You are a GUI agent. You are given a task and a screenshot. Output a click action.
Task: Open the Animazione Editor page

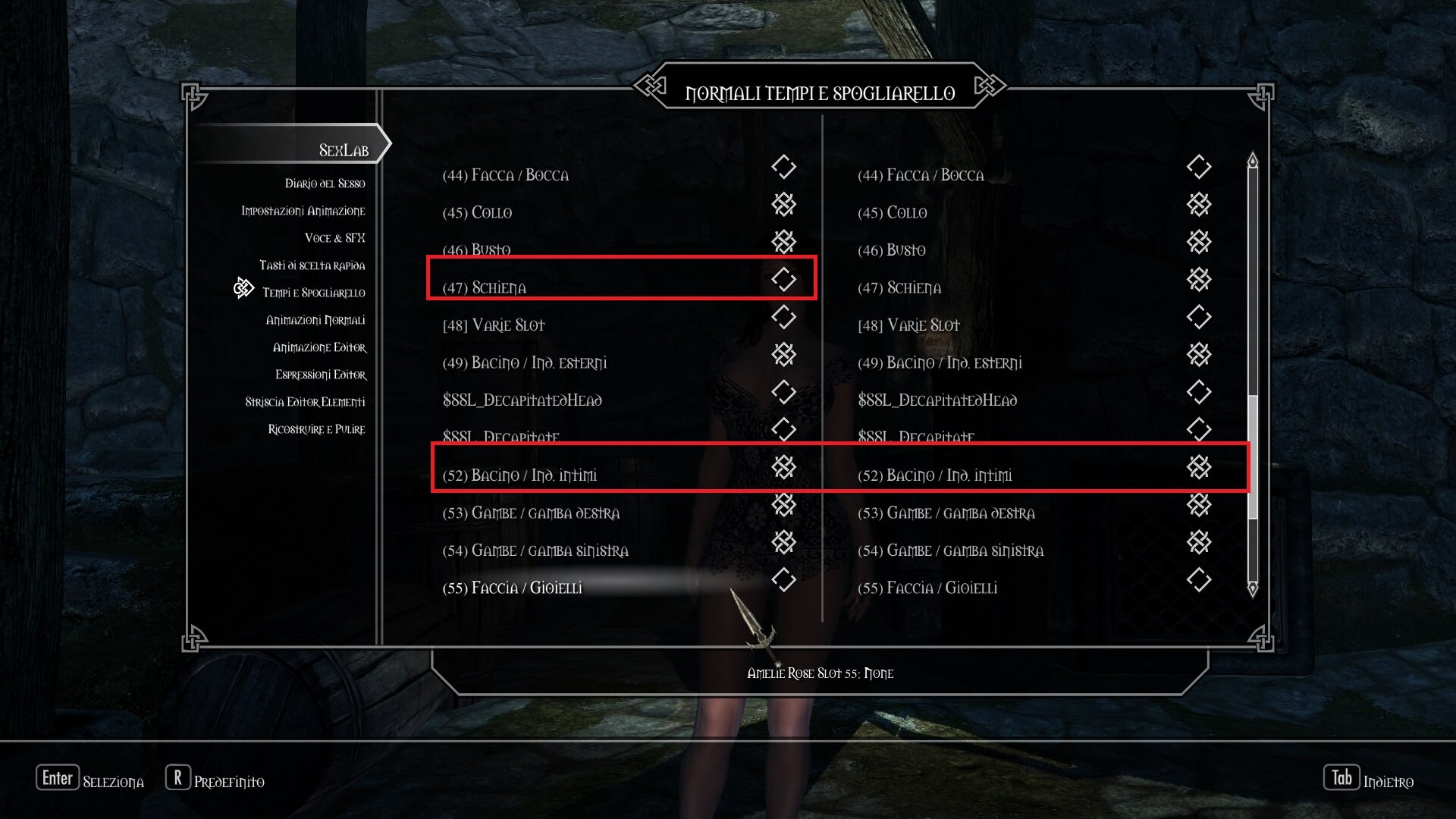click(x=319, y=347)
